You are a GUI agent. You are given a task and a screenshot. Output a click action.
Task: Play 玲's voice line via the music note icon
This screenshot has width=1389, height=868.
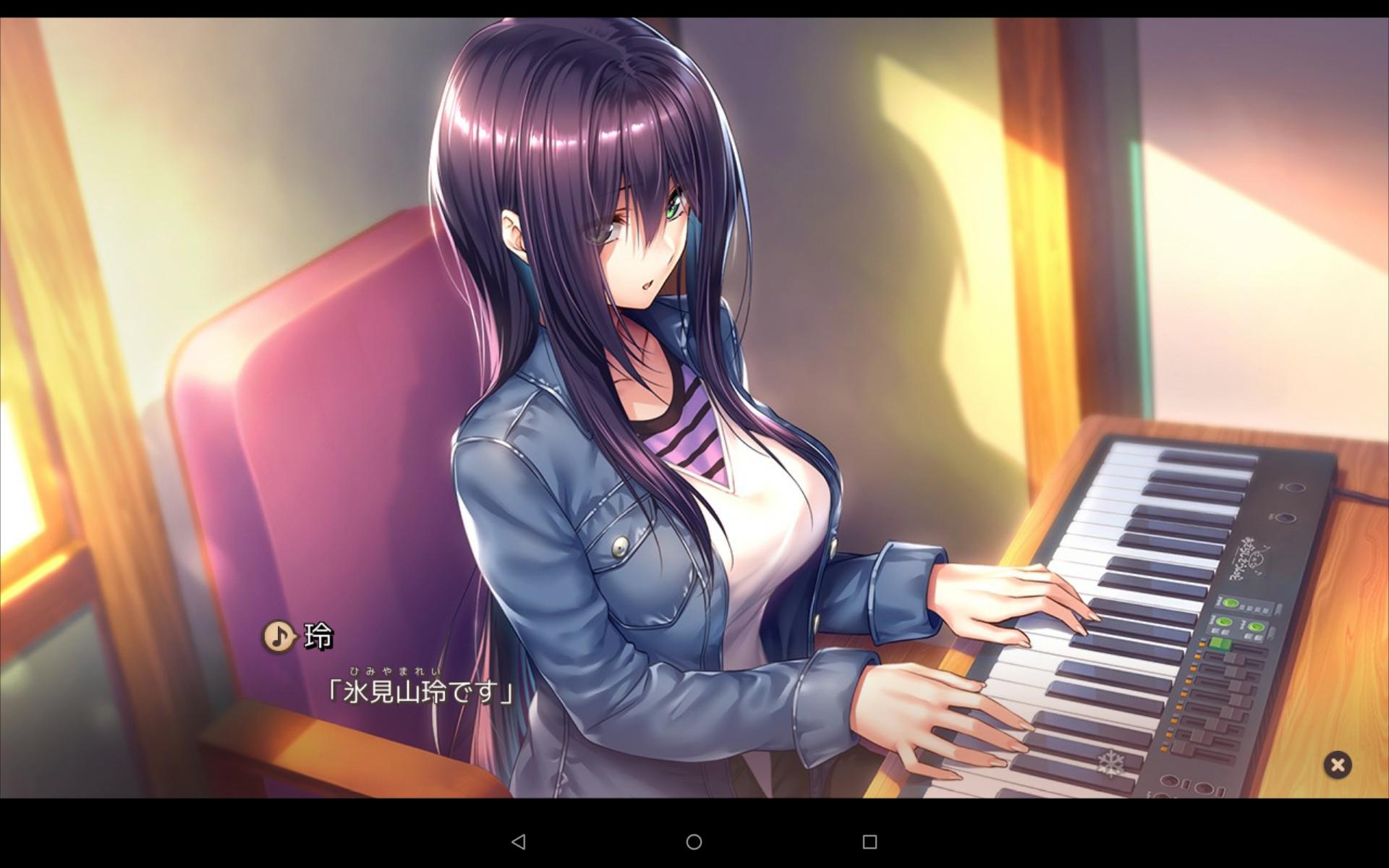(279, 638)
